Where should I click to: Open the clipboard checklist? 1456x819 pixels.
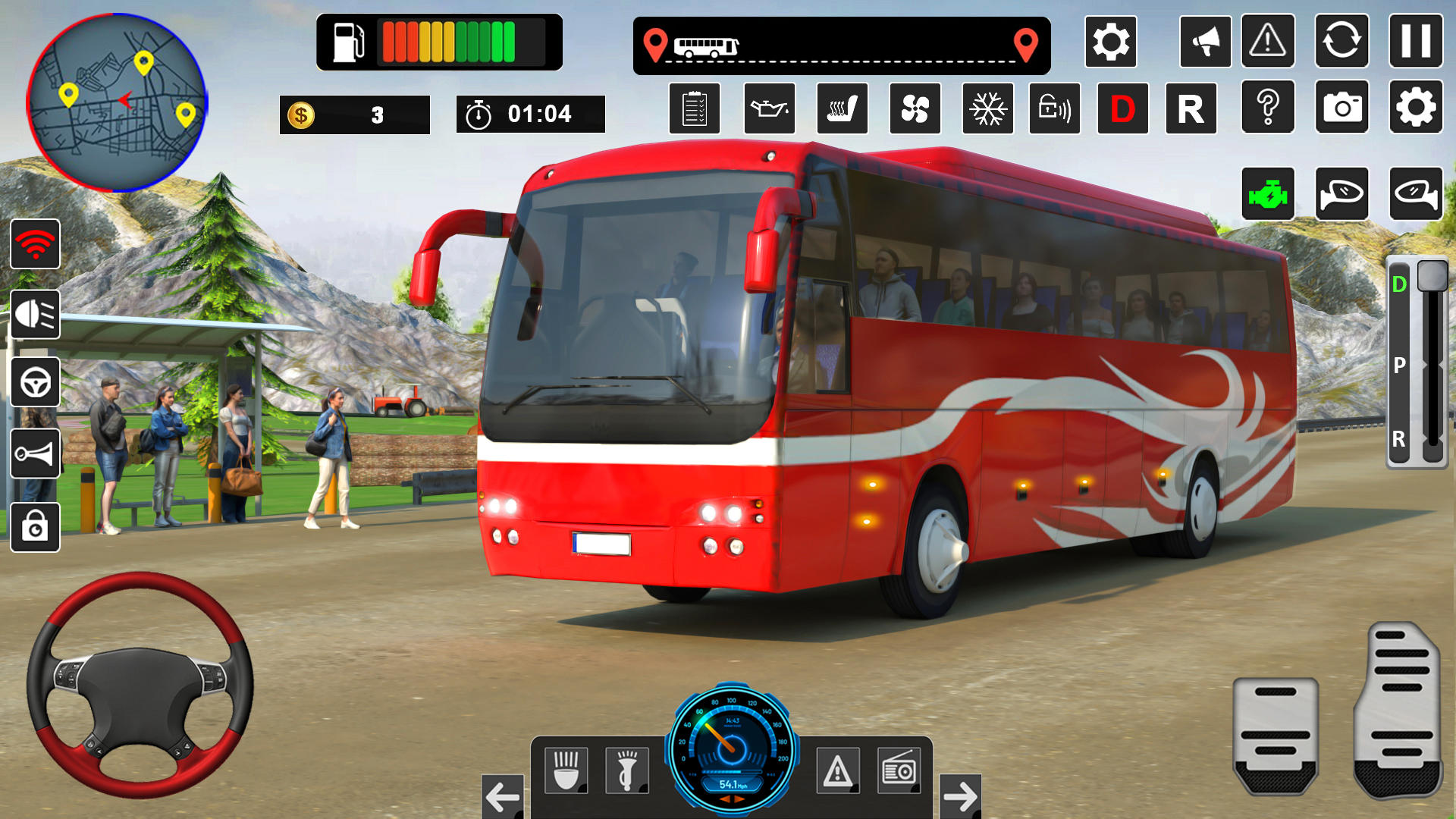(694, 109)
